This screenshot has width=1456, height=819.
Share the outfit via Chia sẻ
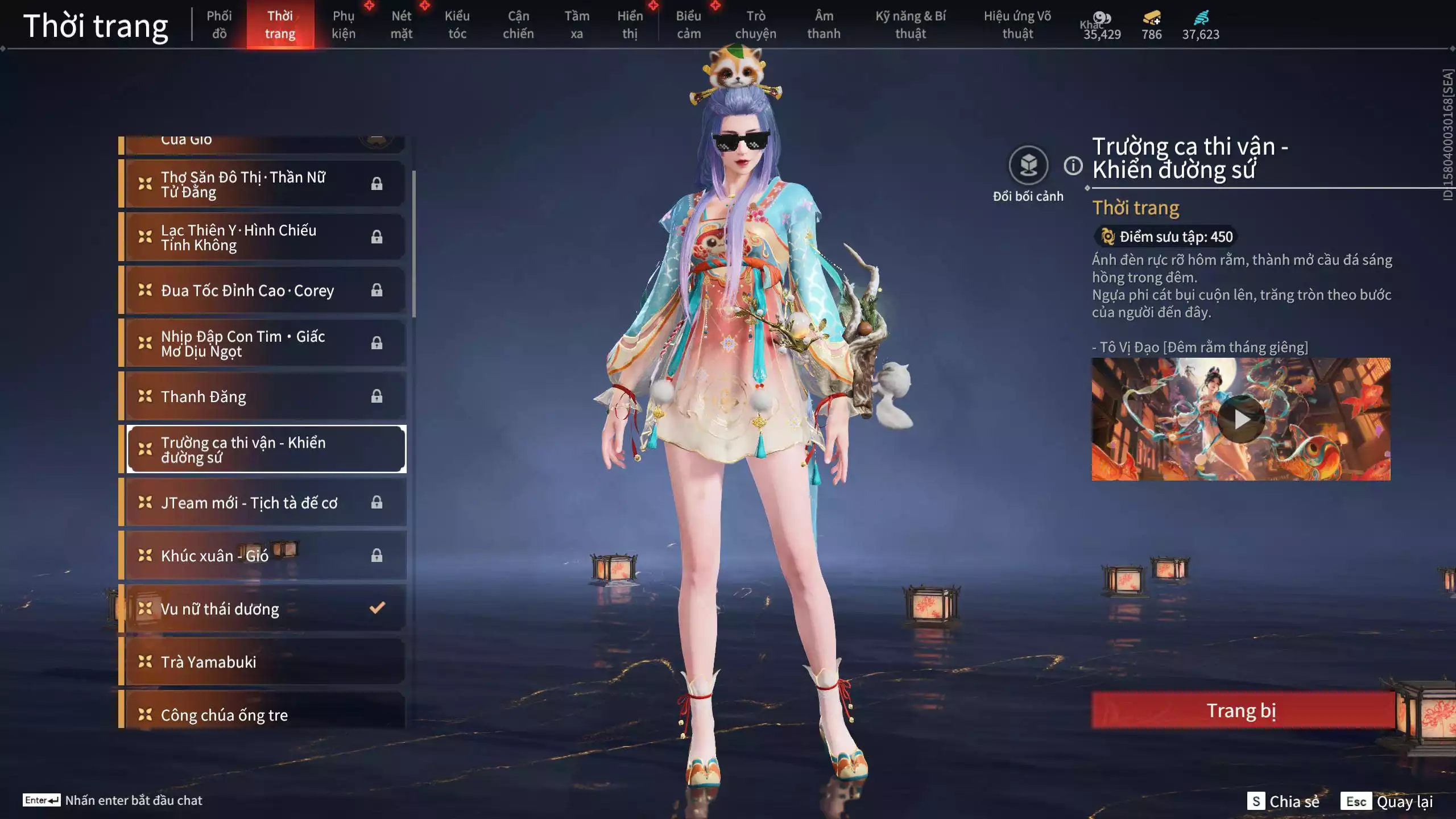(x=1284, y=801)
